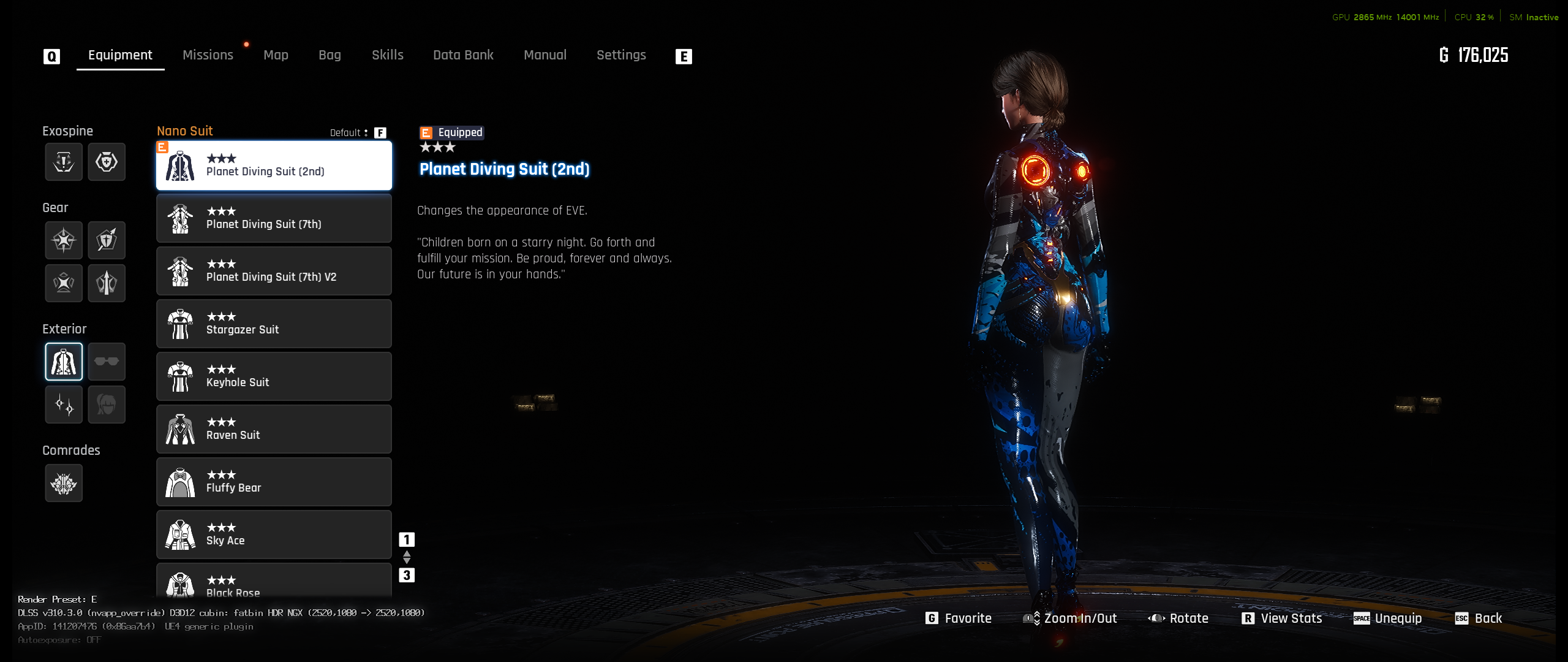Choose Planet Diving Suit (7th) V2
Viewport: 1568px width, 662px height.
(274, 271)
